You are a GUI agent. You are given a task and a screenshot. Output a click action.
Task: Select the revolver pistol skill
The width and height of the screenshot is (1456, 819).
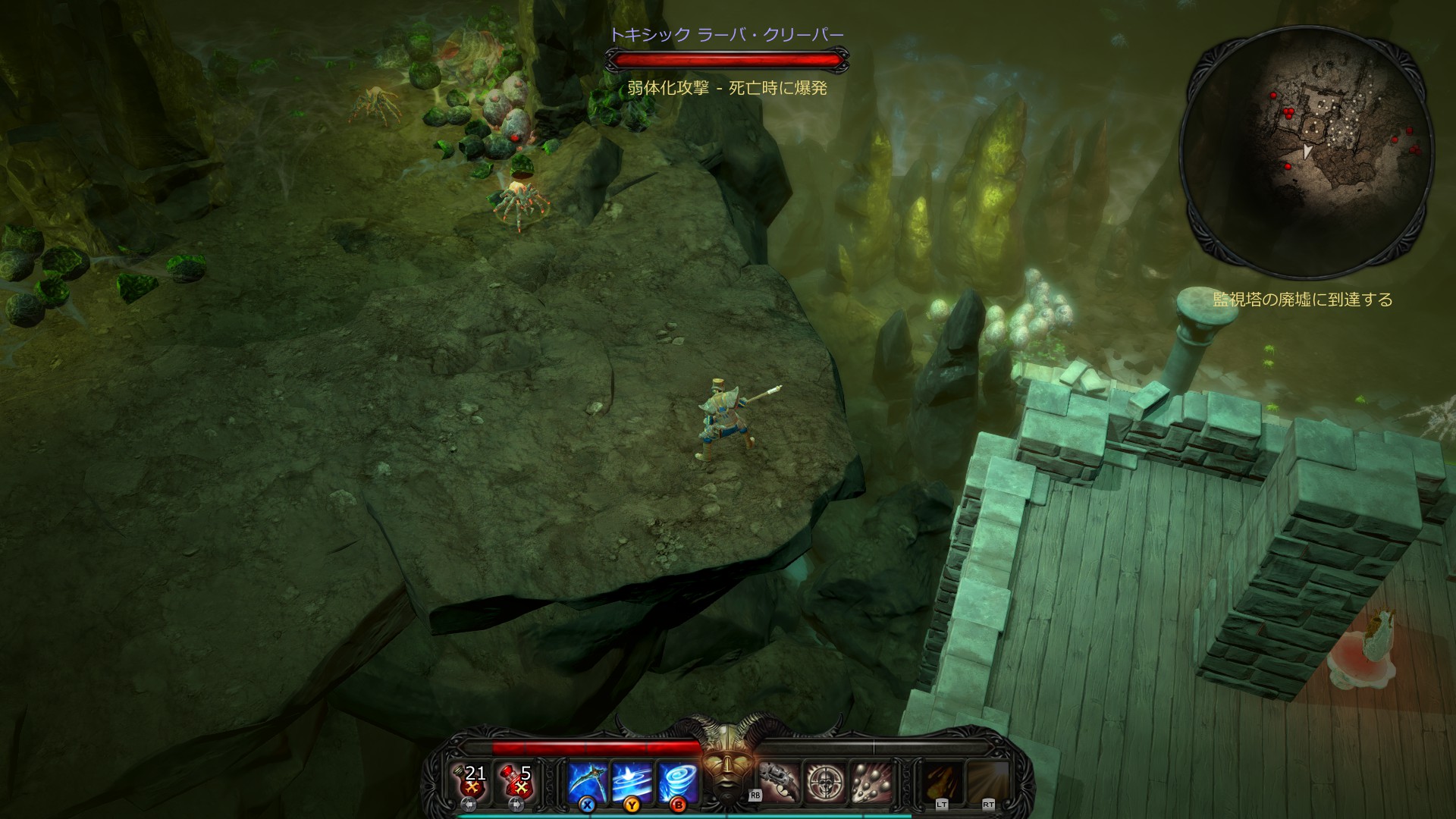[x=779, y=781]
